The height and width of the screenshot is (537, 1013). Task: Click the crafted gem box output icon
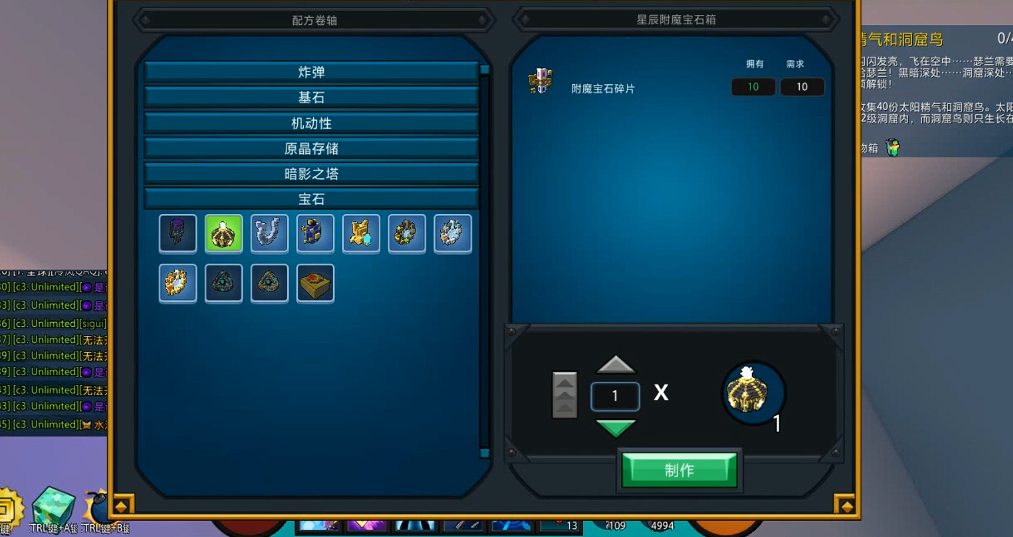pyautogui.click(x=754, y=393)
